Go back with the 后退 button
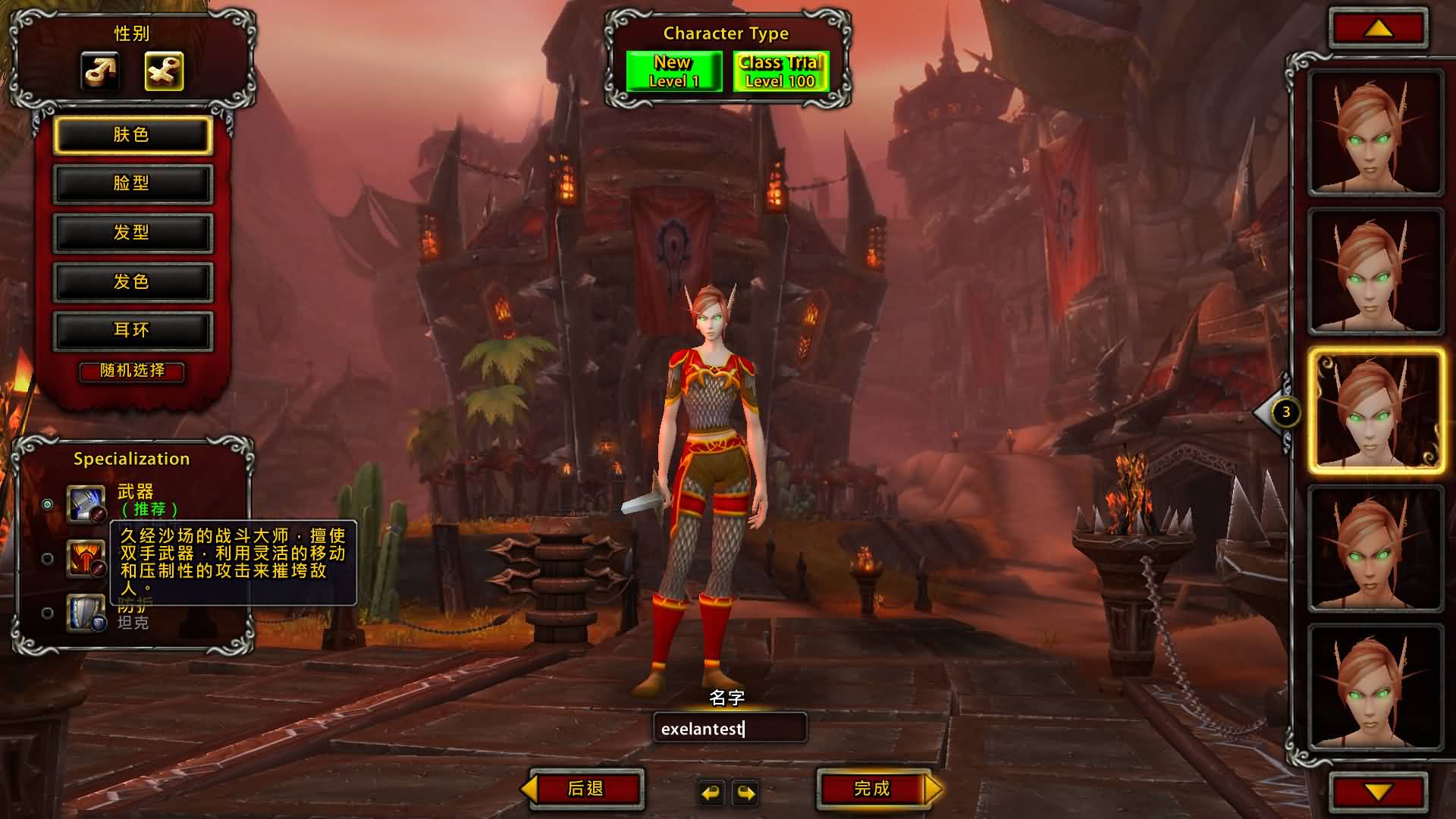Screen dimensions: 1456x819 click(x=585, y=789)
